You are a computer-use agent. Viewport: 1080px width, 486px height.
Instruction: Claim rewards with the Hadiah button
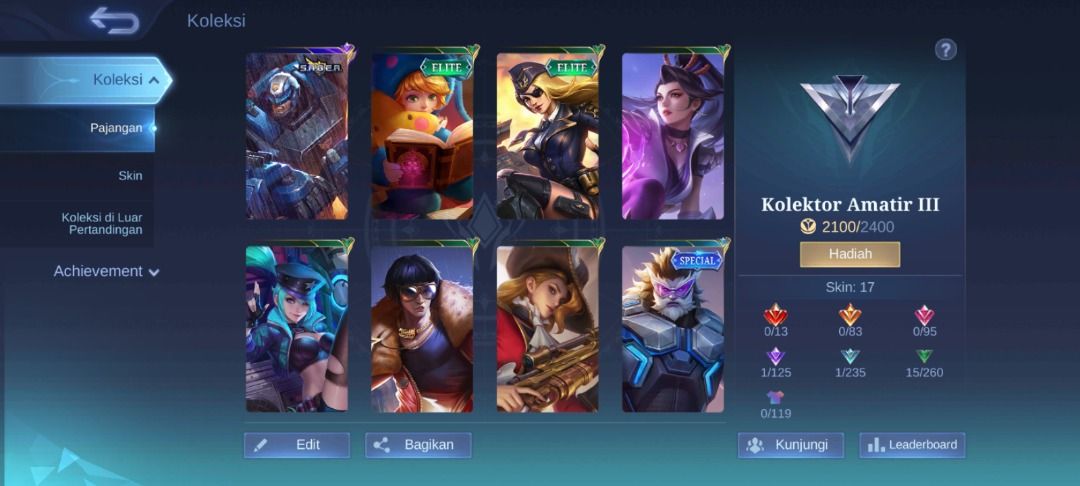(849, 254)
